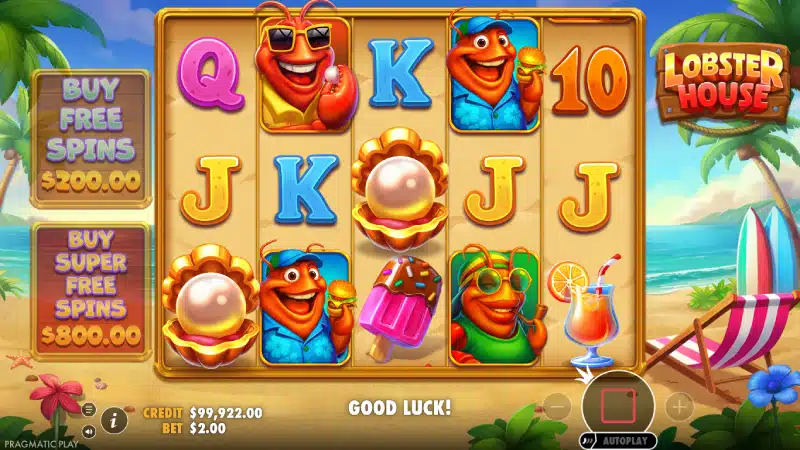This screenshot has width=800, height=450.
Task: Buy Super Free Spins for $800.00
Action: pyautogui.click(x=92, y=290)
